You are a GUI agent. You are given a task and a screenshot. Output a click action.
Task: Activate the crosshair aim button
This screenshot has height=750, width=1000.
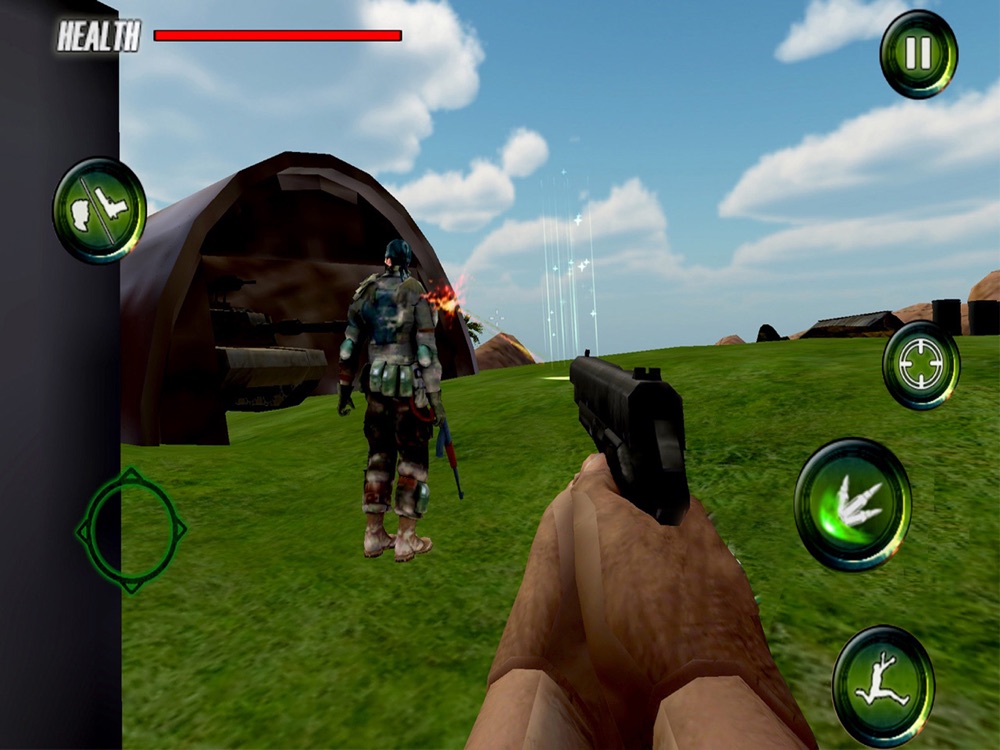pyautogui.click(x=921, y=366)
